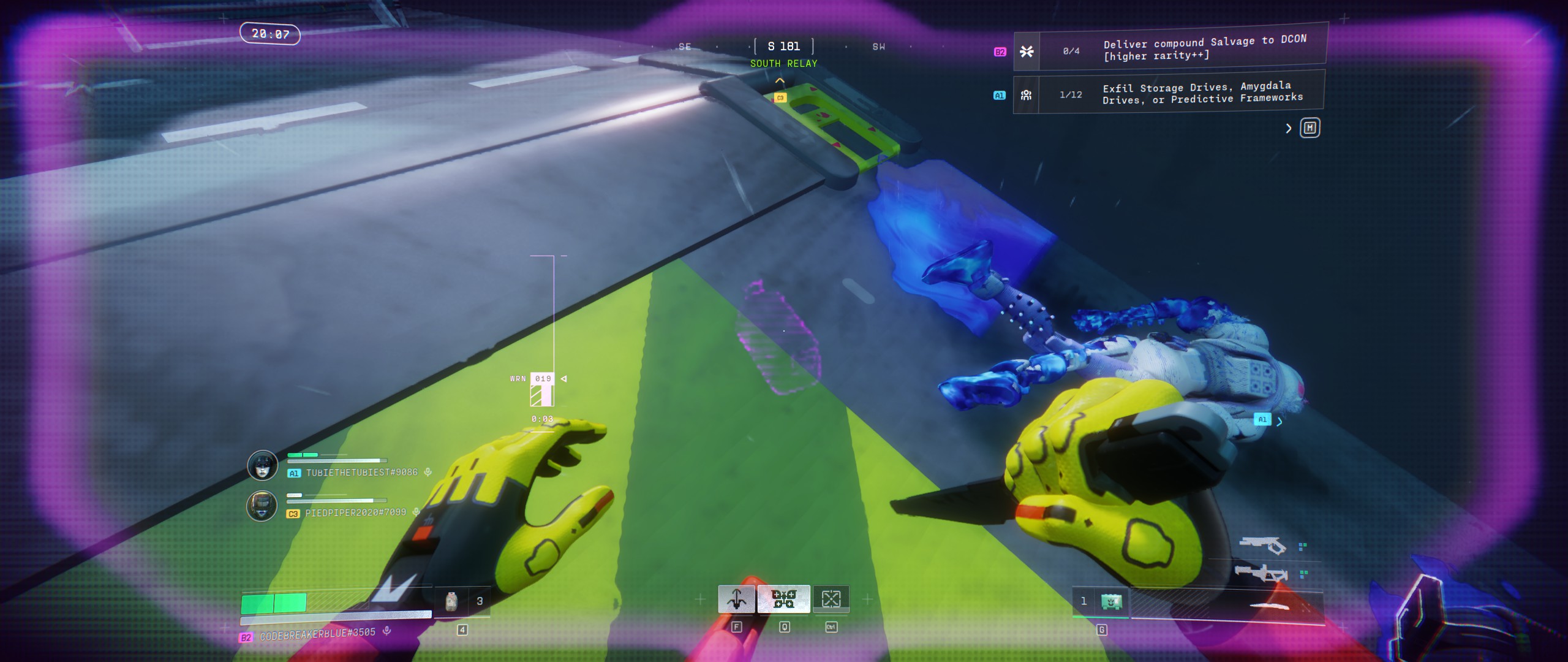
Task: Toggle microphone icon next to TUBIETHETUBIEST
Action: tap(428, 472)
